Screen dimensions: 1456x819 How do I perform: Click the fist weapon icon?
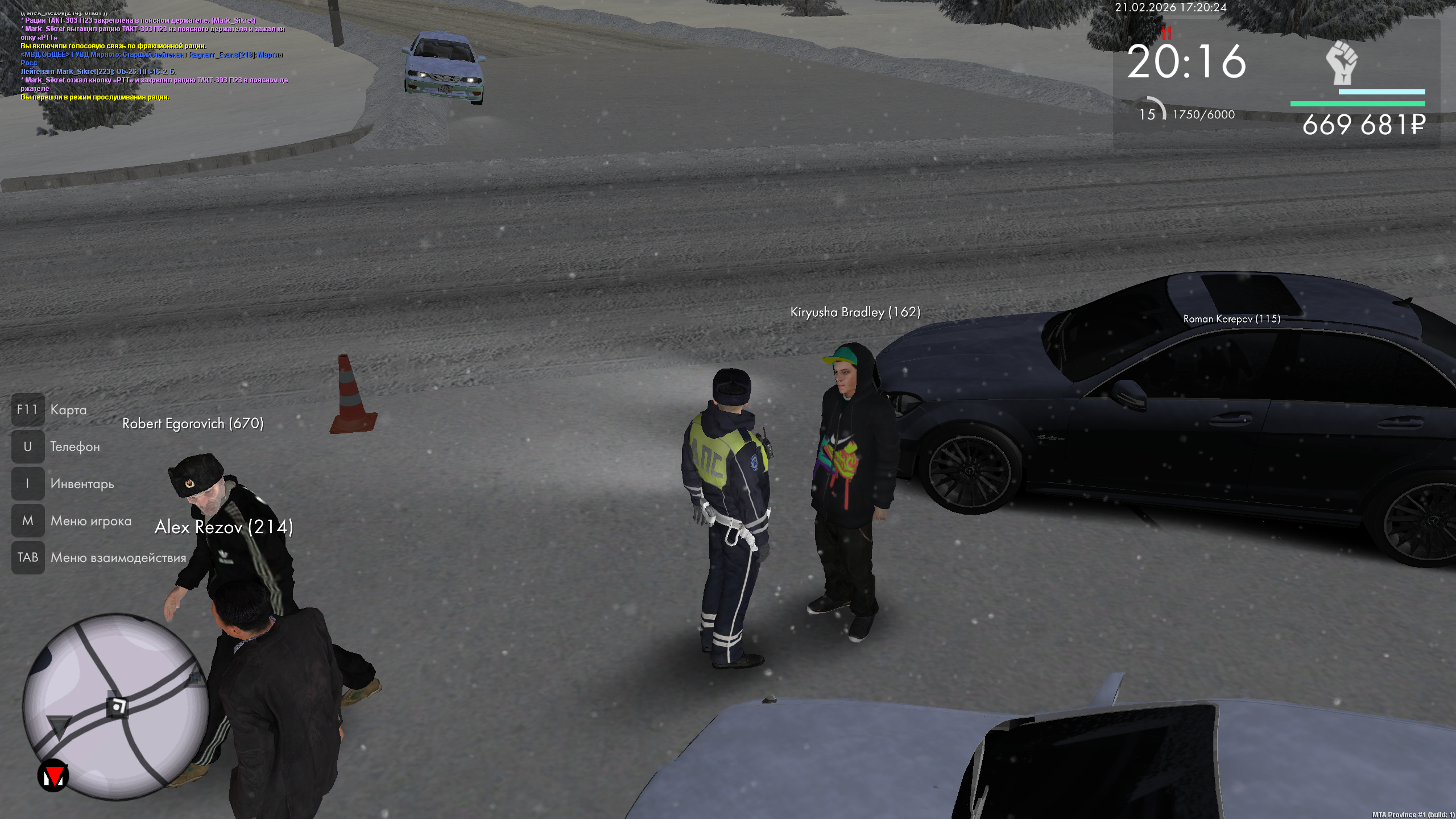(1342, 63)
